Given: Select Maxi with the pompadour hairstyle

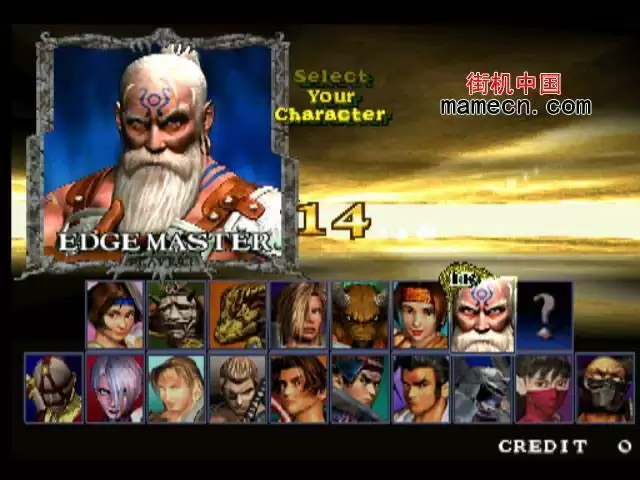Looking at the screenshot, I should pos(421,388).
